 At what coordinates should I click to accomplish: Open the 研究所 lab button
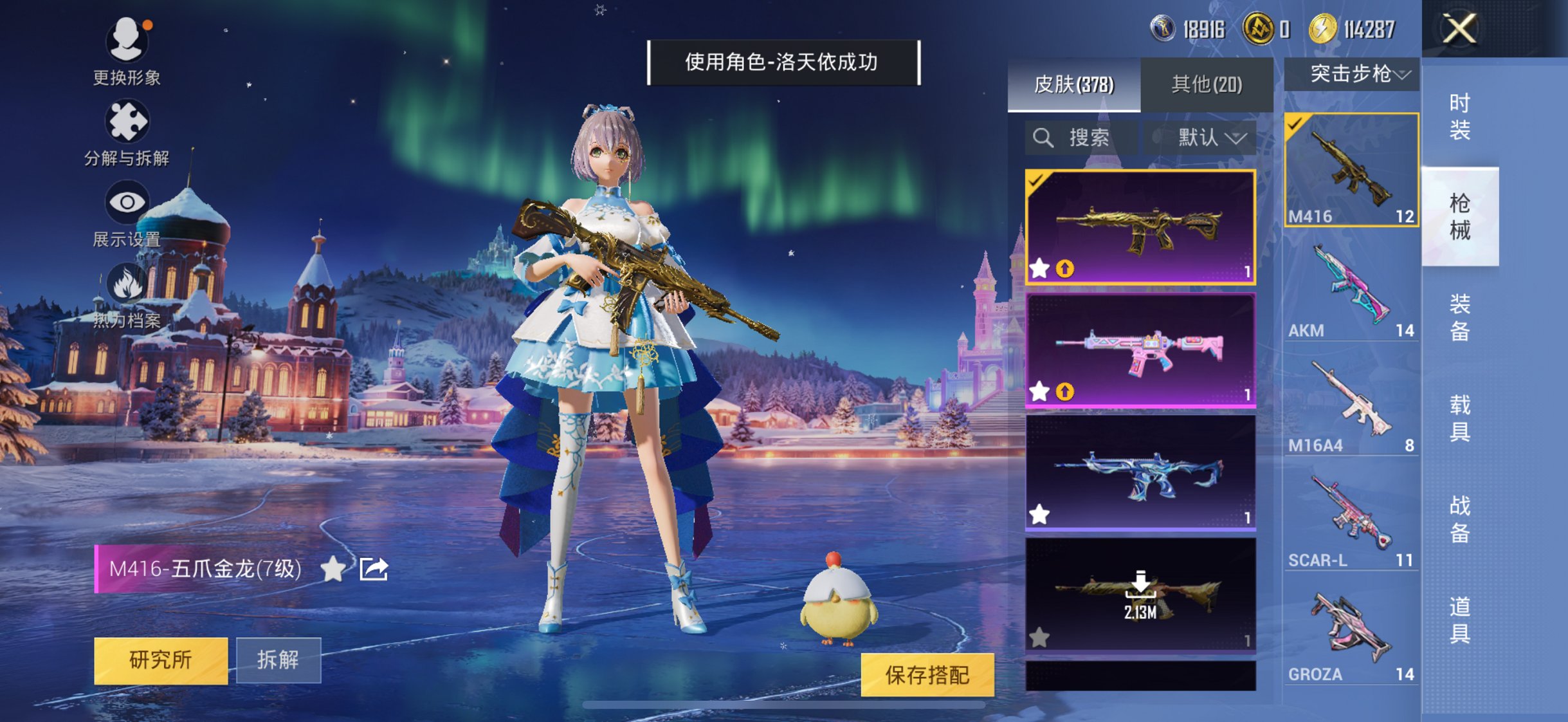162,661
